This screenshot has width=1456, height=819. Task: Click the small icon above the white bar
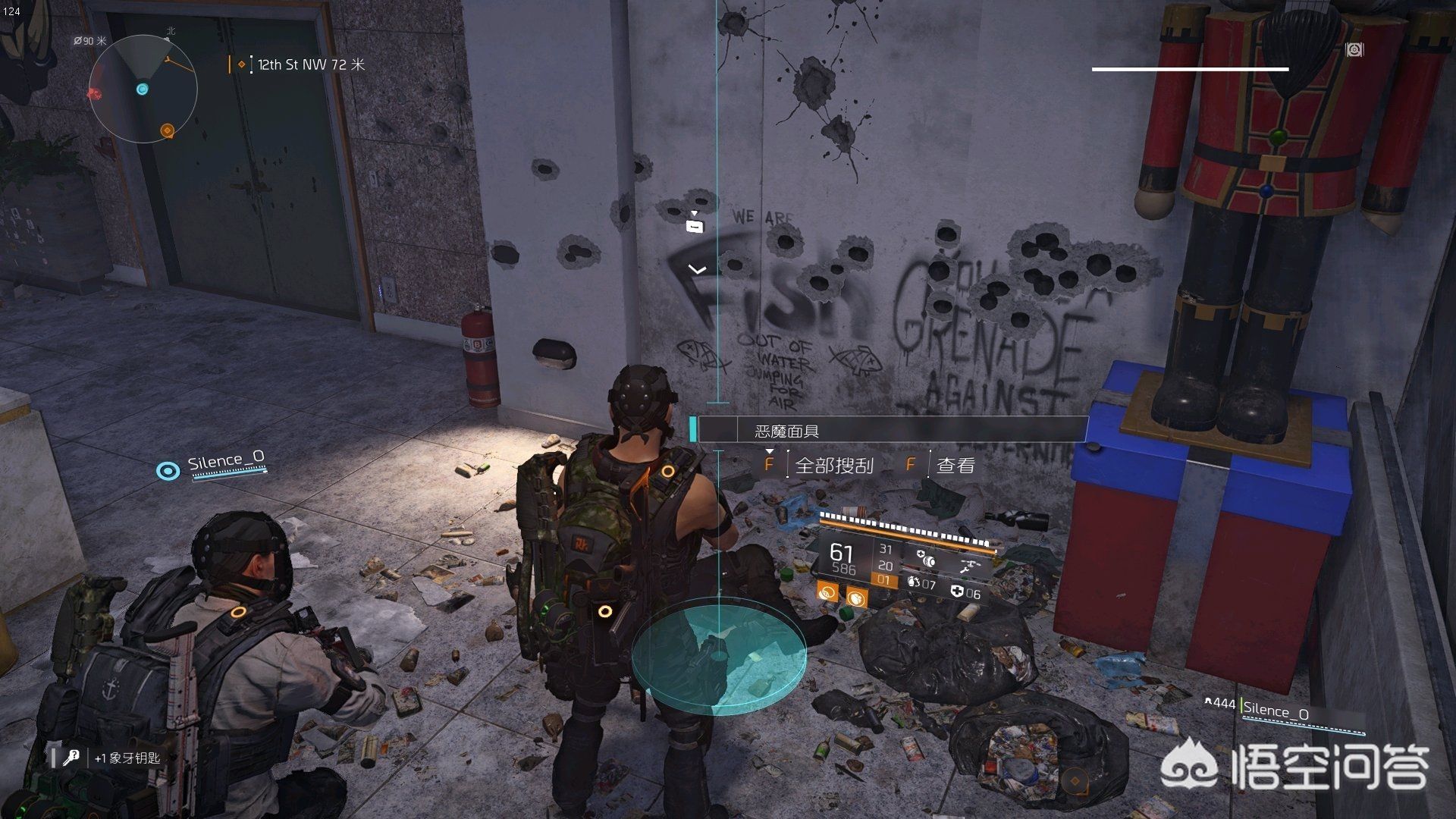(1354, 50)
